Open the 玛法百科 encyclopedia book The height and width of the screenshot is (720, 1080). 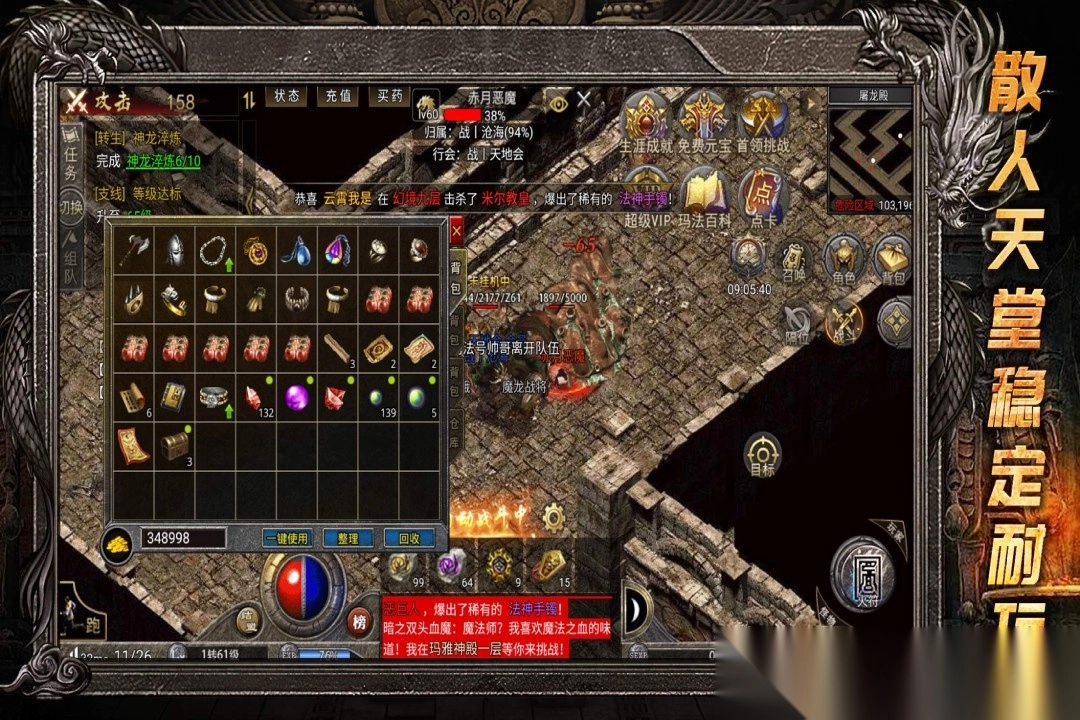click(704, 195)
